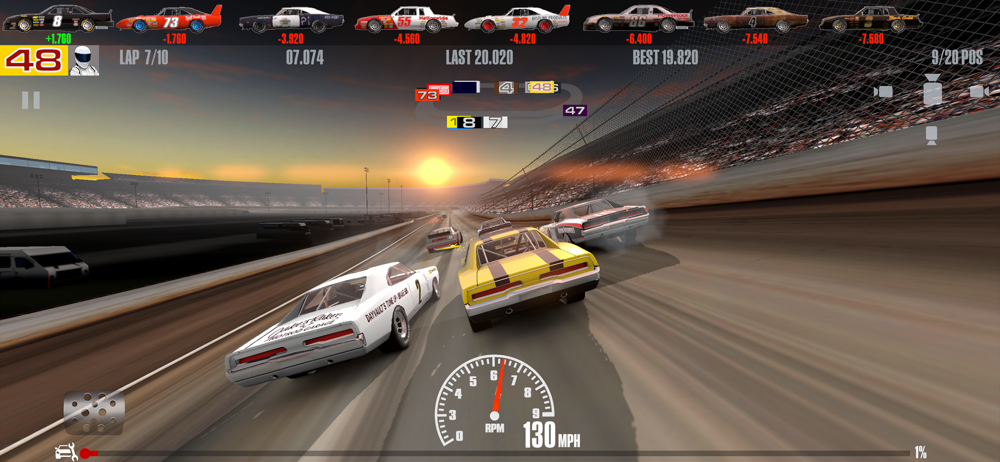The height and width of the screenshot is (462, 1000).
Task: Select the large center camera view
Action: (x=932, y=93)
